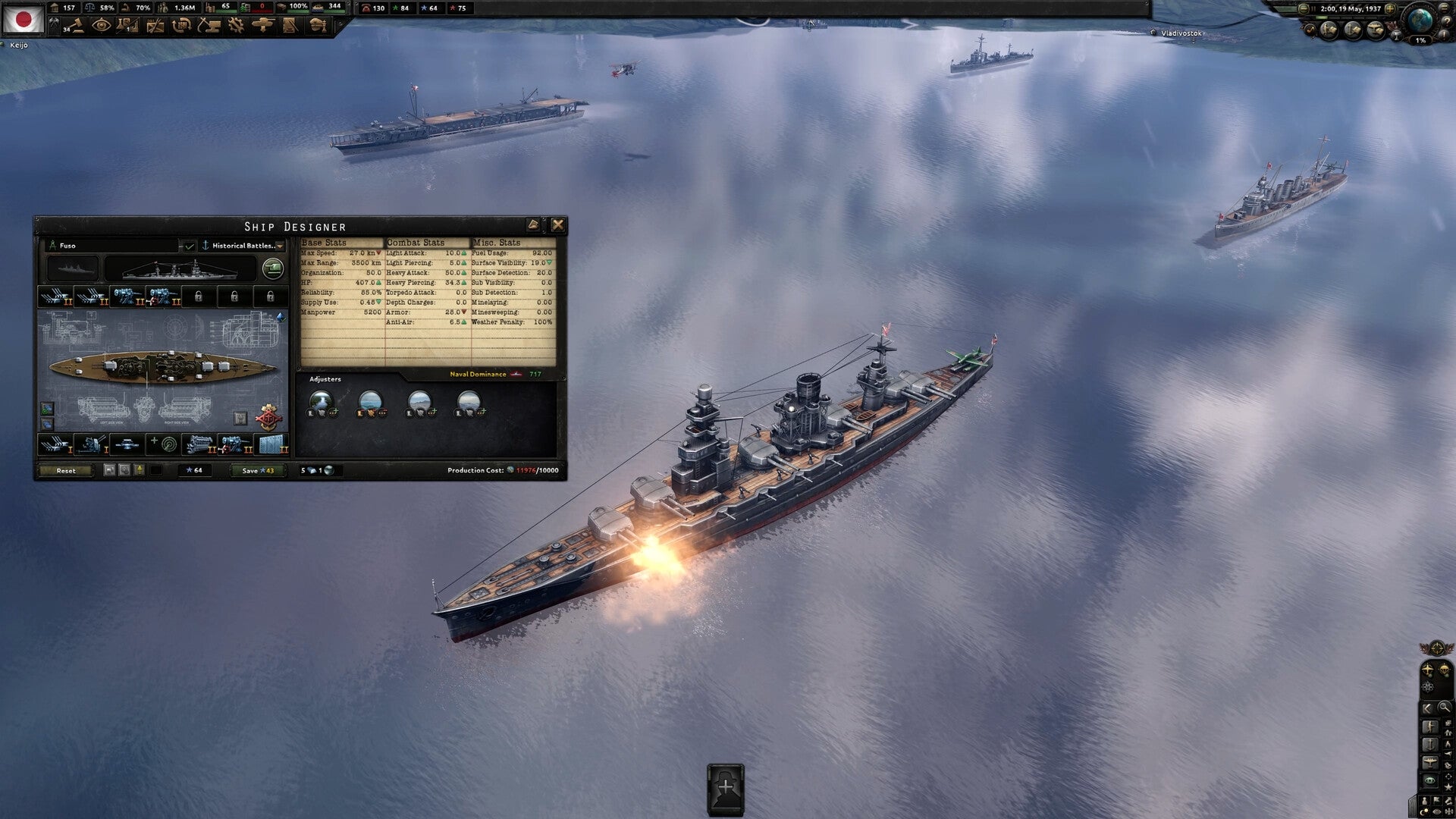Select the Engine II module slot

coord(200,444)
